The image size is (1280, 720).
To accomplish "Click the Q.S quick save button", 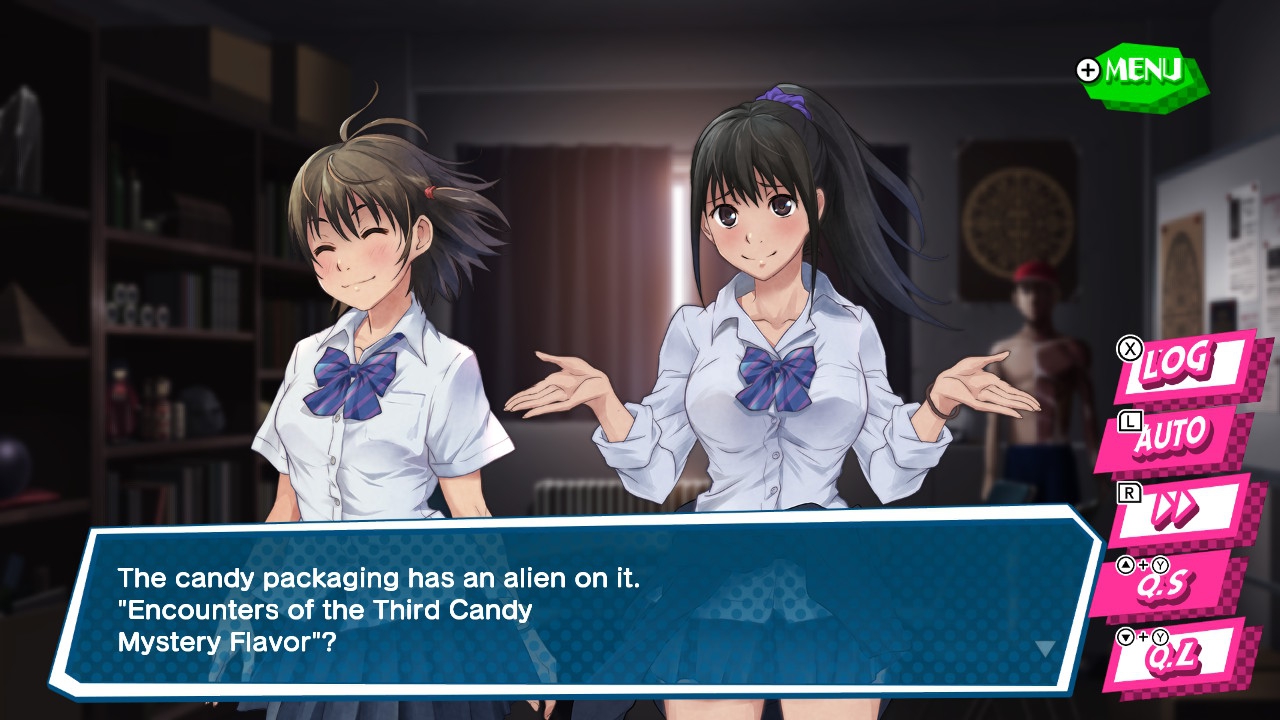I will (1170, 583).
